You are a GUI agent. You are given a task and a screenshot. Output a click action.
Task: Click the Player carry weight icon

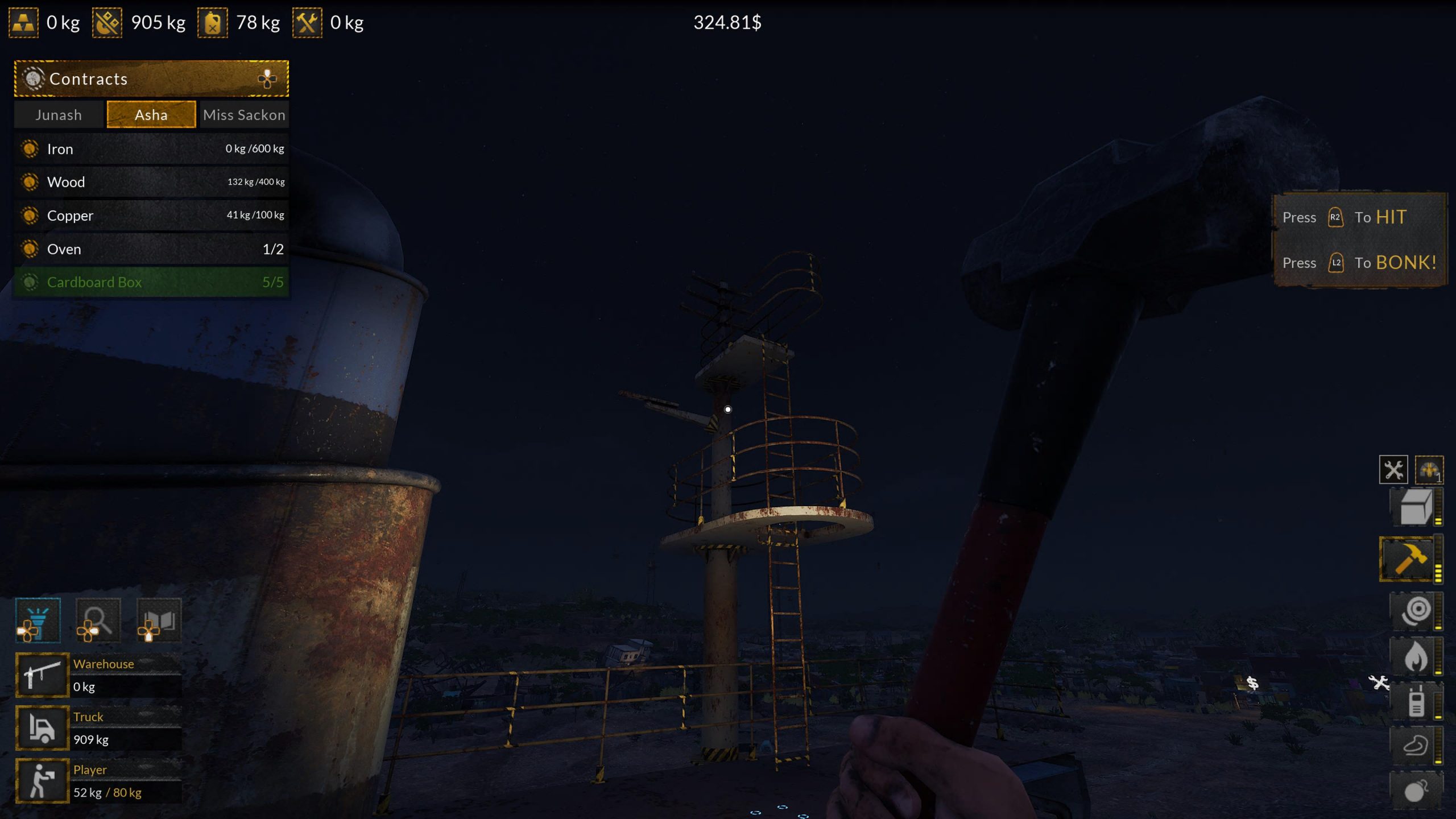tap(42, 781)
